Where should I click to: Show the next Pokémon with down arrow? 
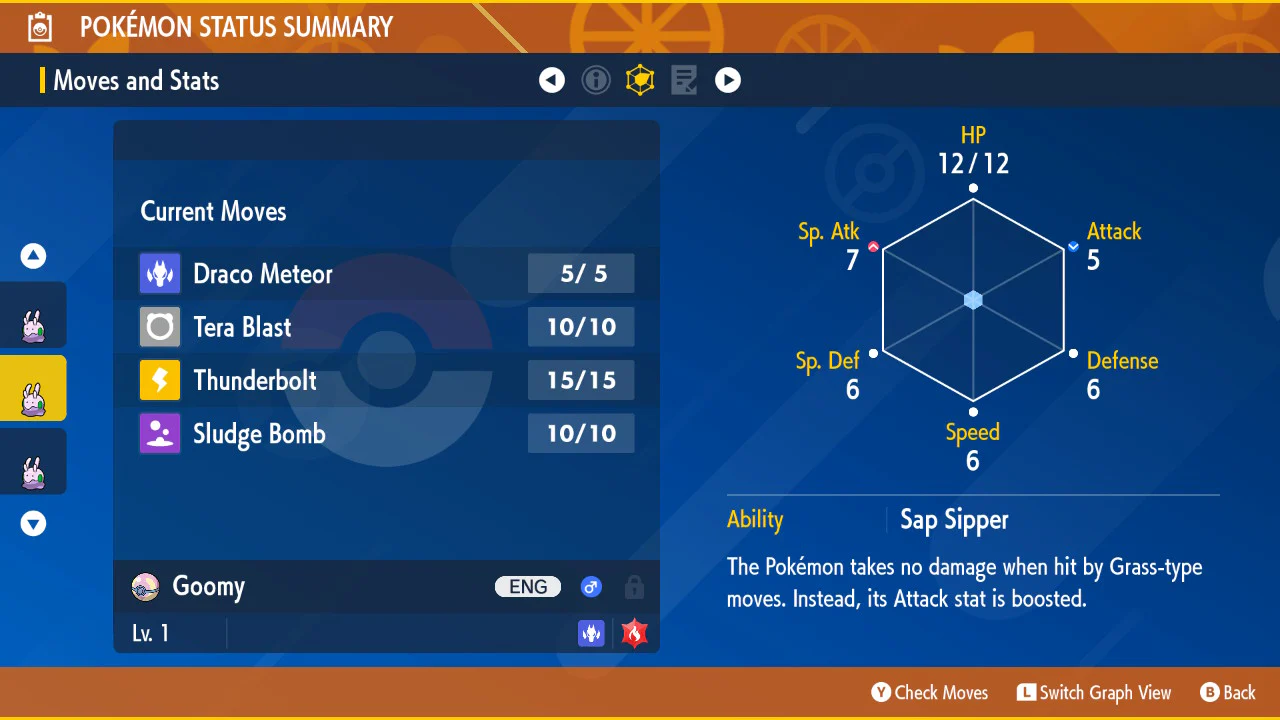pos(34,523)
